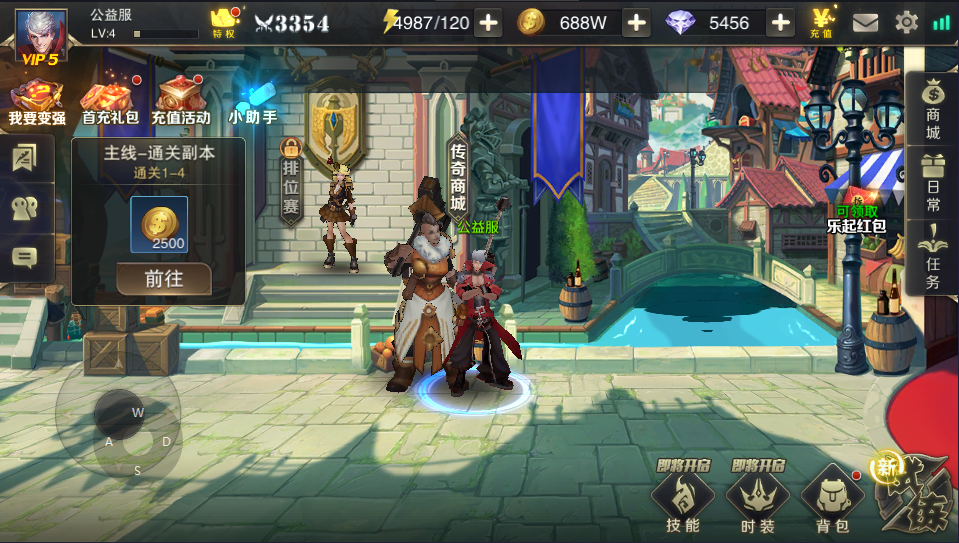The image size is (959, 543).
Task: Open the 小助手 assistant
Action: pos(252,103)
